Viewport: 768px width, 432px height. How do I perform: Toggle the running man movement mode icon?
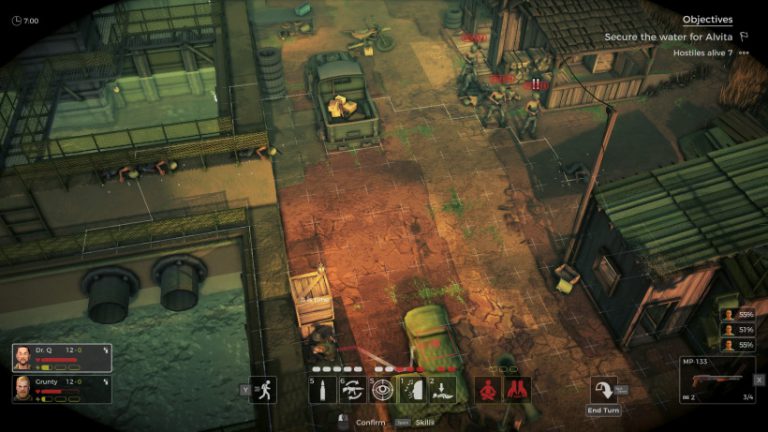263,390
